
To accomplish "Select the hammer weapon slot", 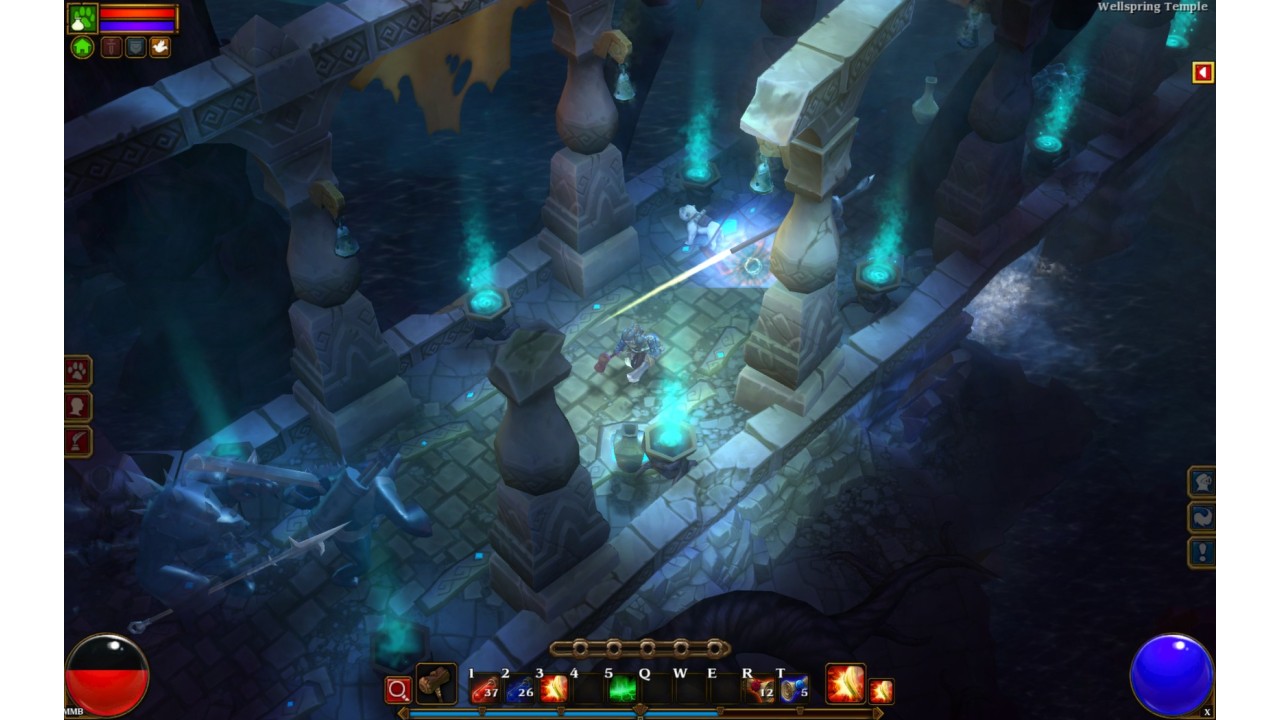I will (436, 684).
